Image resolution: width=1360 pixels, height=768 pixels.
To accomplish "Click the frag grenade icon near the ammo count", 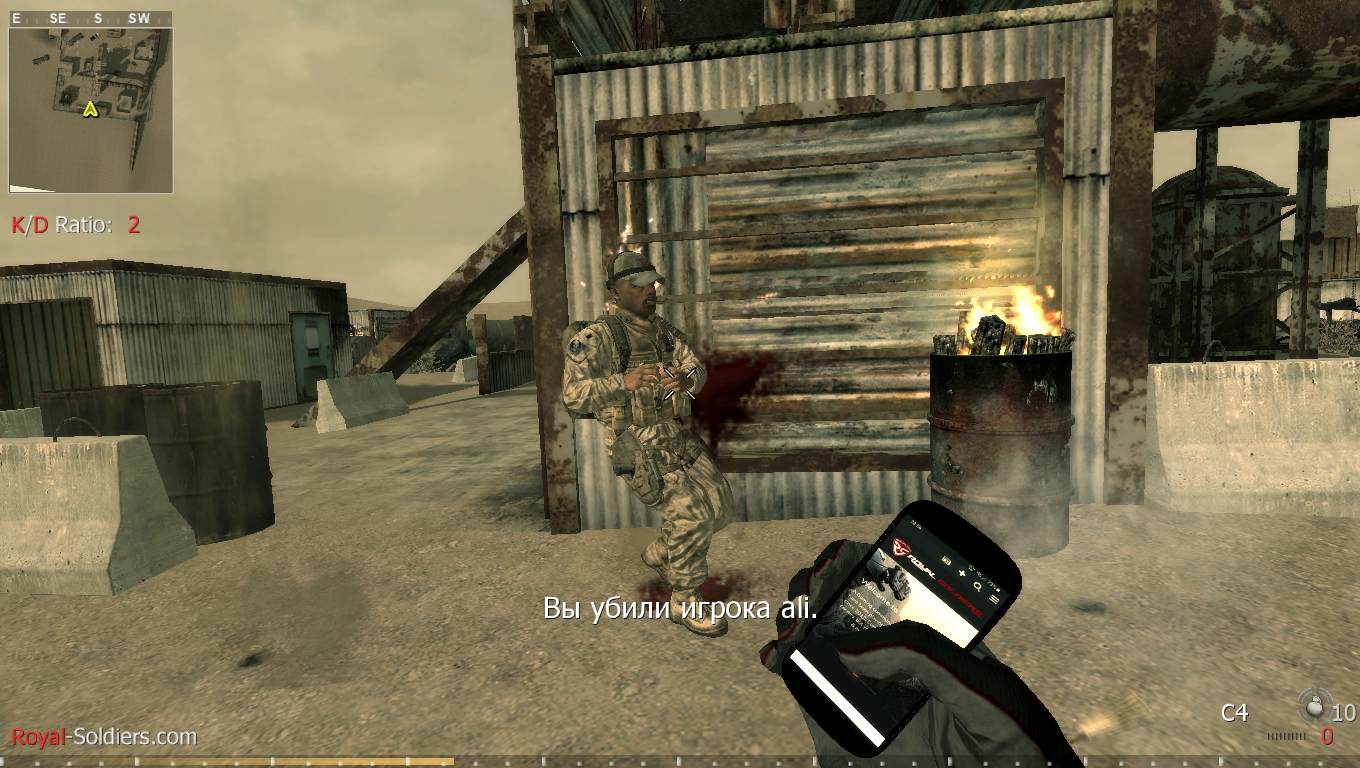I will 1312,707.
